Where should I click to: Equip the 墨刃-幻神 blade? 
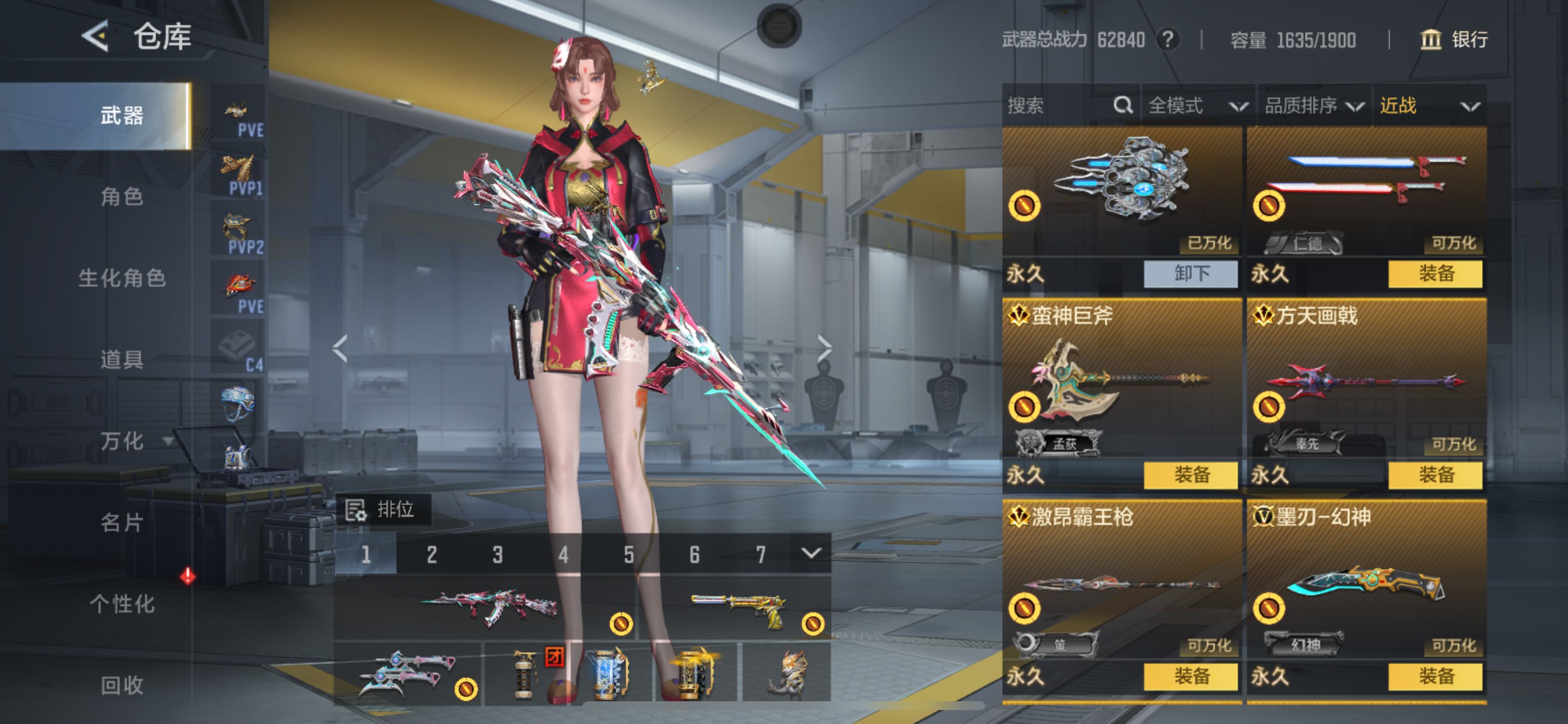[x=1436, y=677]
